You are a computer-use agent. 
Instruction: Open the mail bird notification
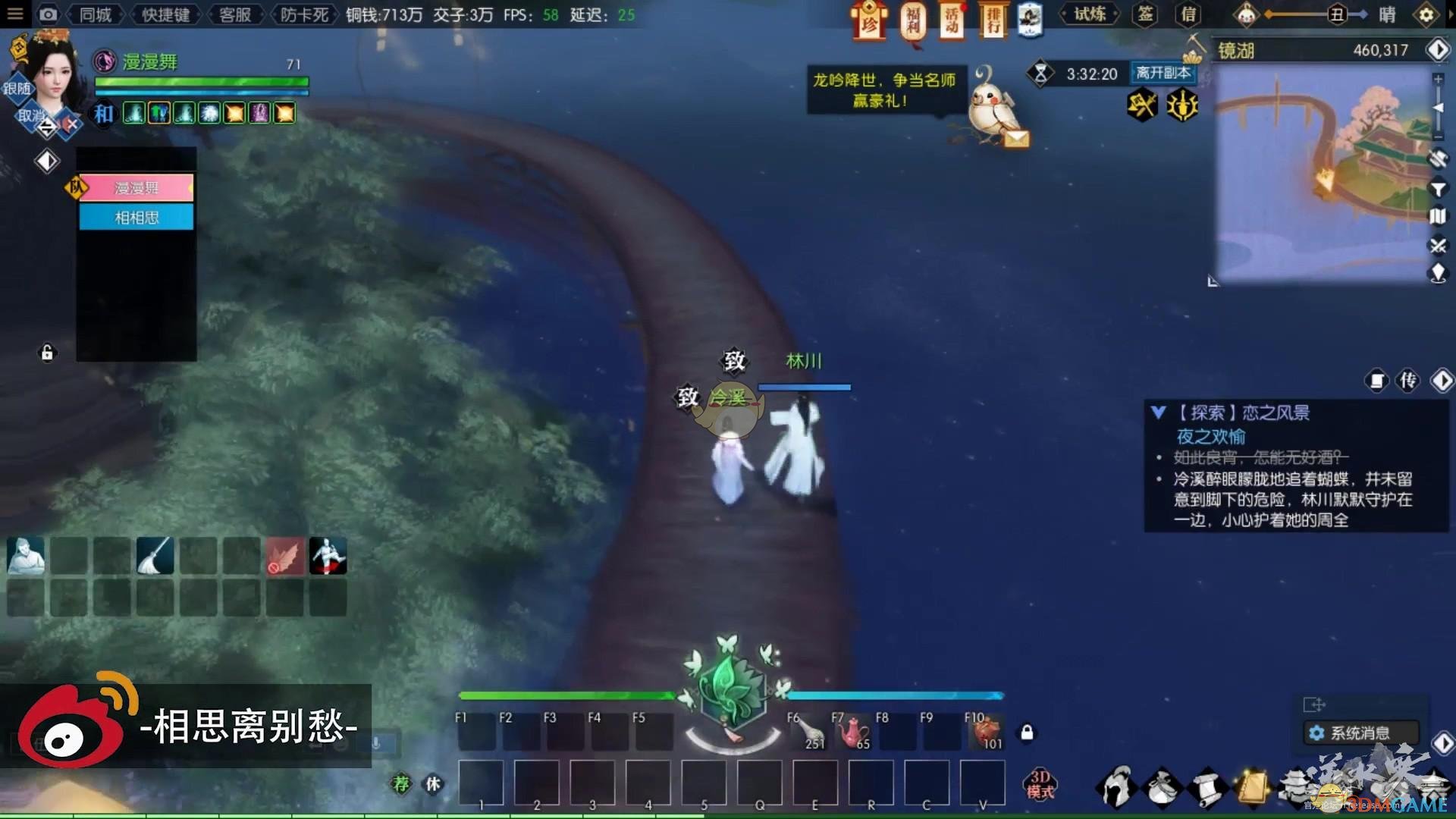click(995, 110)
